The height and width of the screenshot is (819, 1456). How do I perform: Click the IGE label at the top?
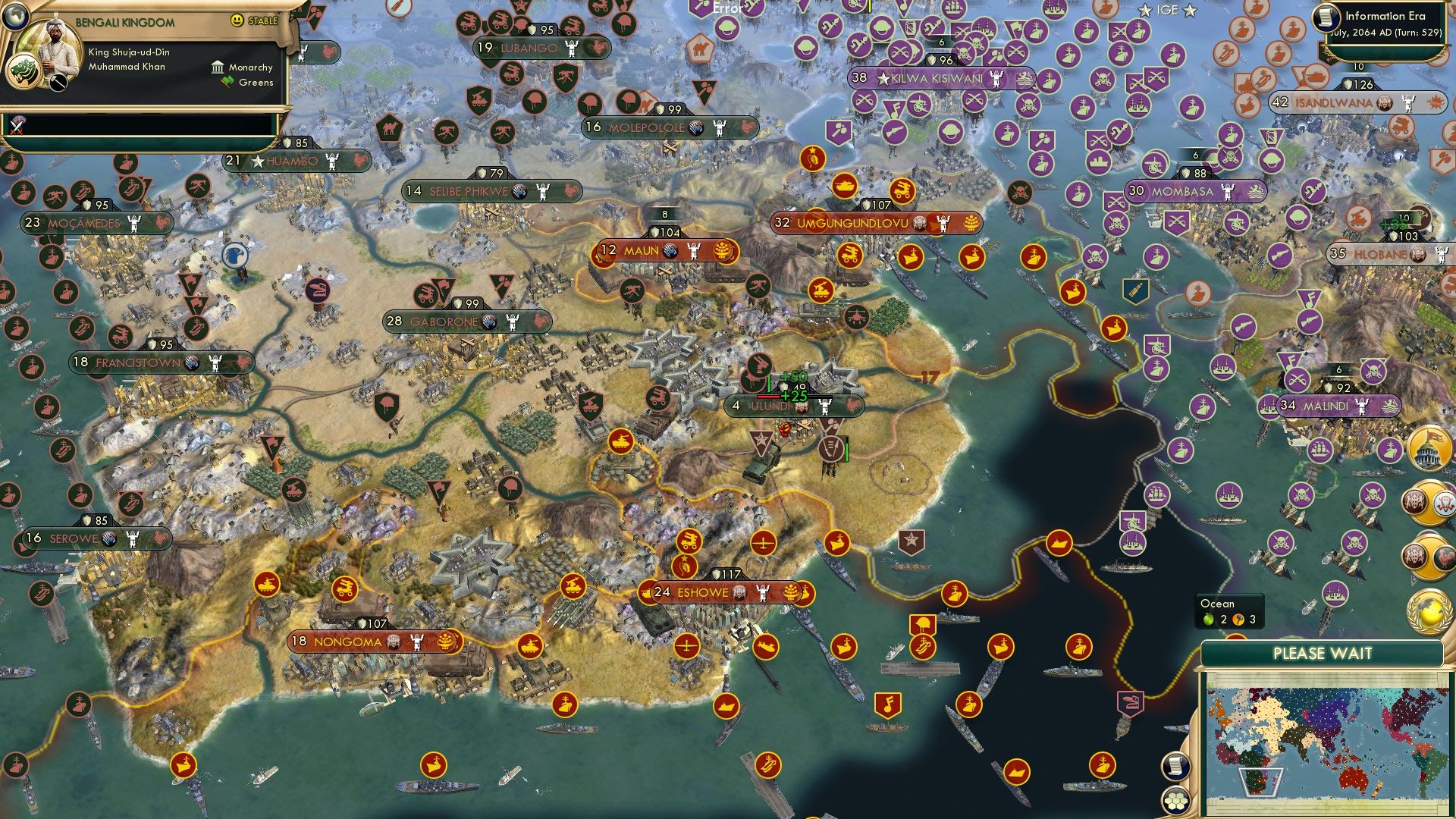tap(1168, 11)
